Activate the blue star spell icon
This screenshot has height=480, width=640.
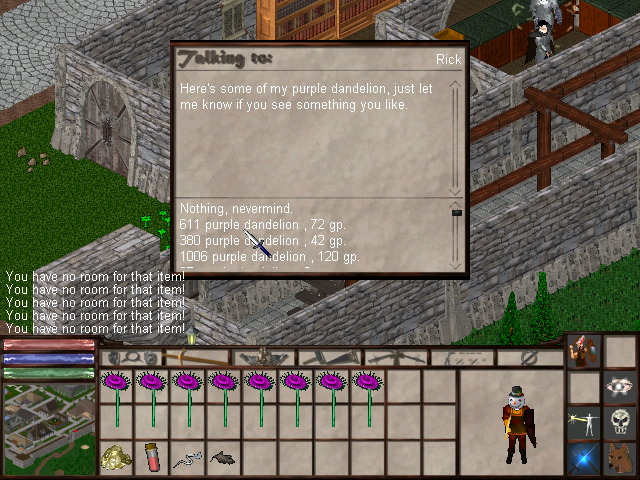pos(584,458)
